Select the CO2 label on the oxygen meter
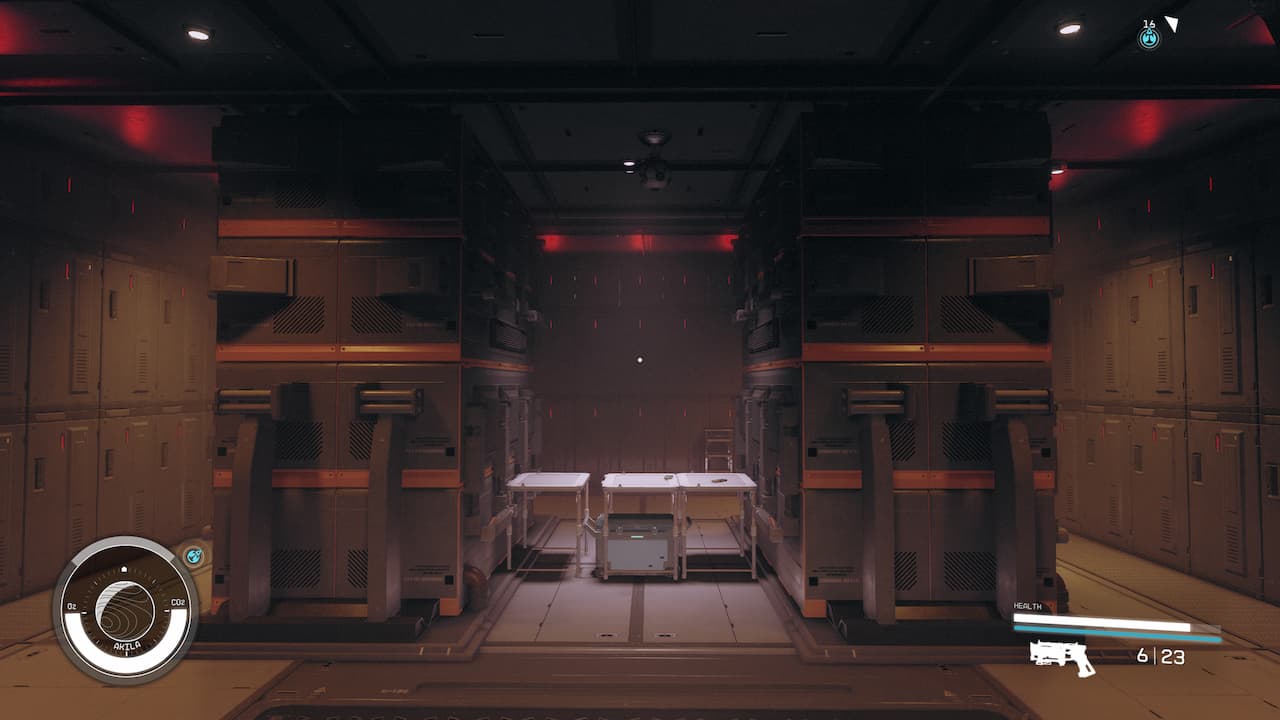 (176, 603)
